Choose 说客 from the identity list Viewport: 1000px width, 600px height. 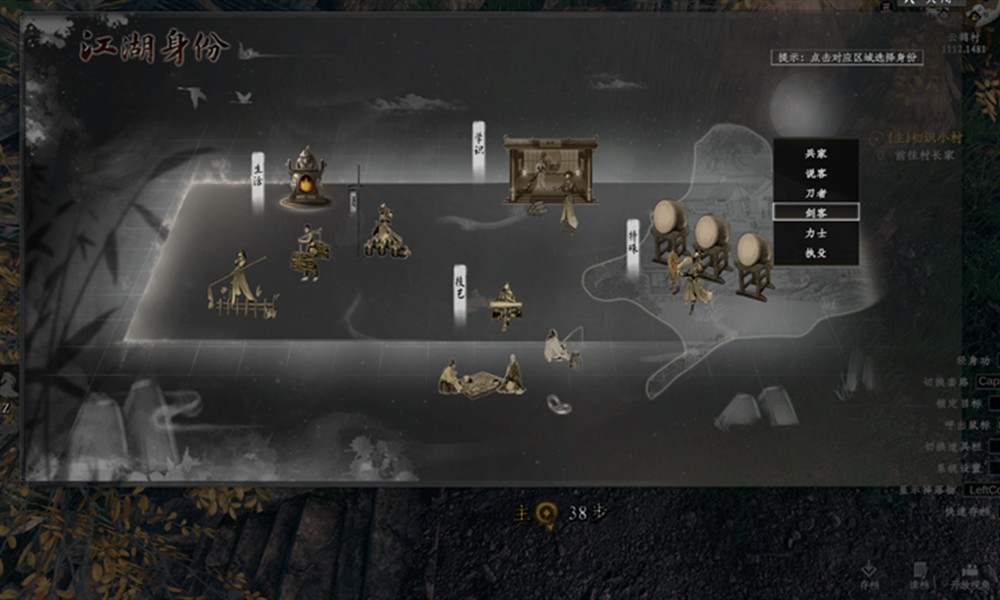pos(815,173)
